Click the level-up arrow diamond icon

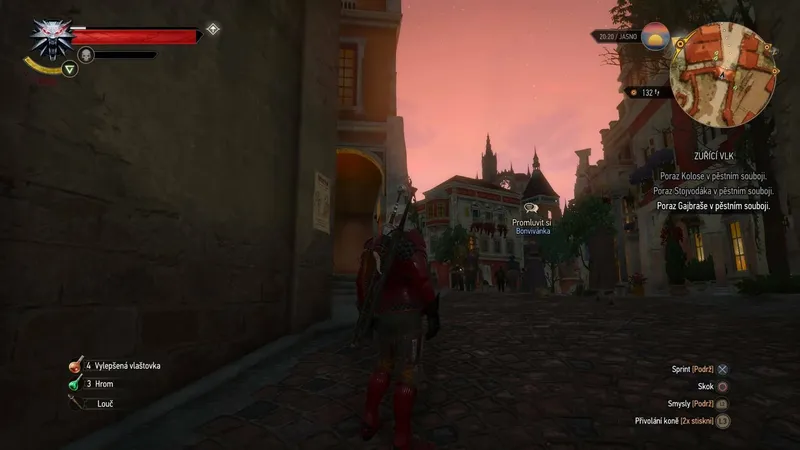(213, 29)
